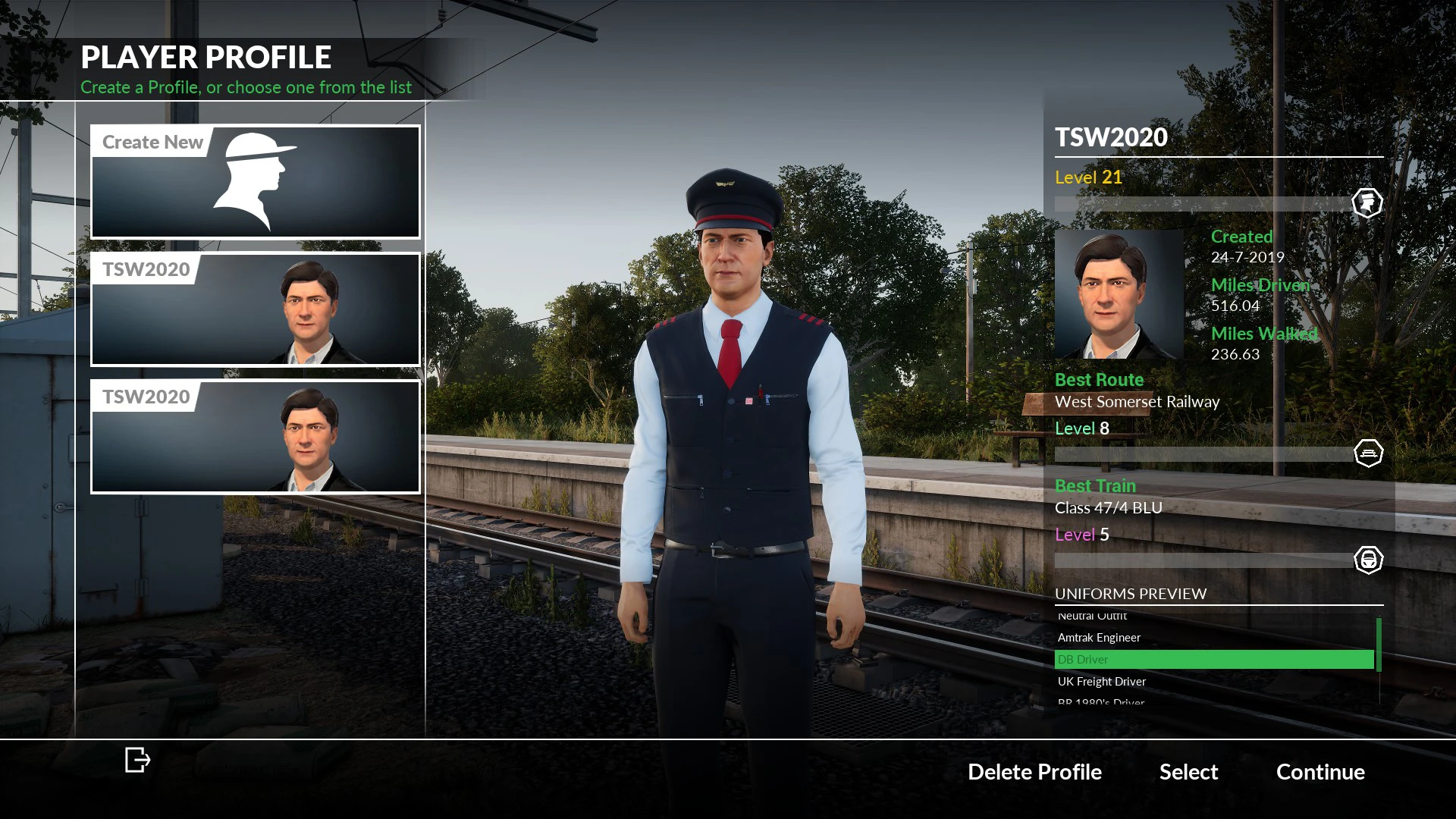1456x819 pixels.
Task: Choose the BR 1980's Driver entry
Action: 1100,702
